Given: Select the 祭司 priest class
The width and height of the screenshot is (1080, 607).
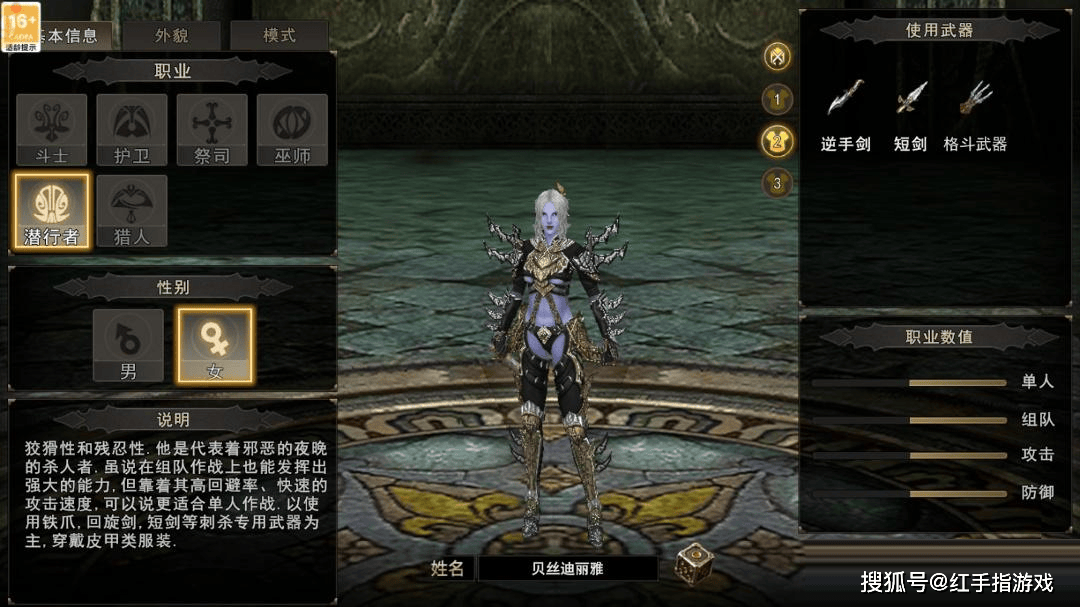Looking at the screenshot, I should (x=211, y=129).
